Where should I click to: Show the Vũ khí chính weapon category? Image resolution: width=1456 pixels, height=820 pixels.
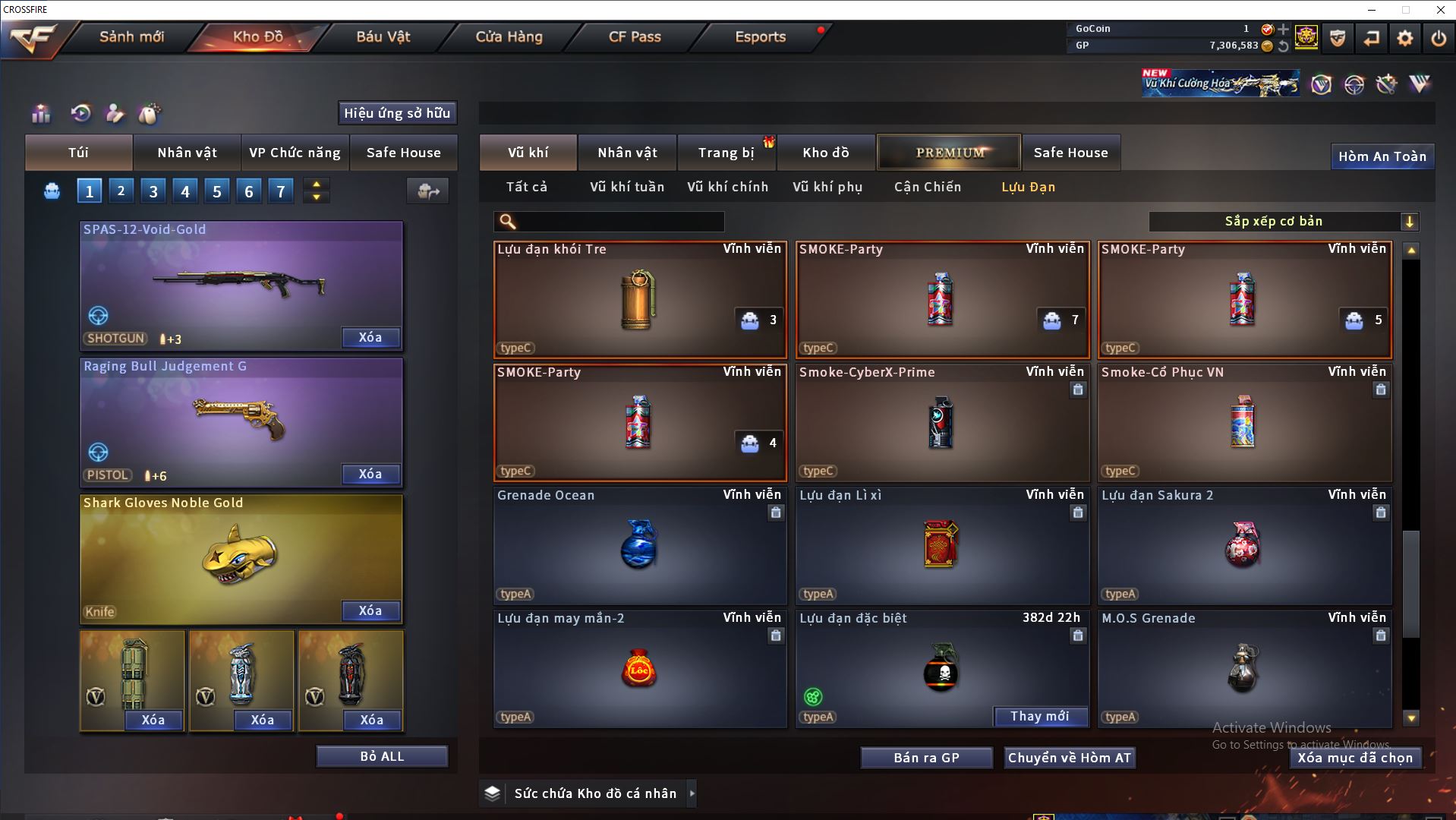[x=727, y=187]
